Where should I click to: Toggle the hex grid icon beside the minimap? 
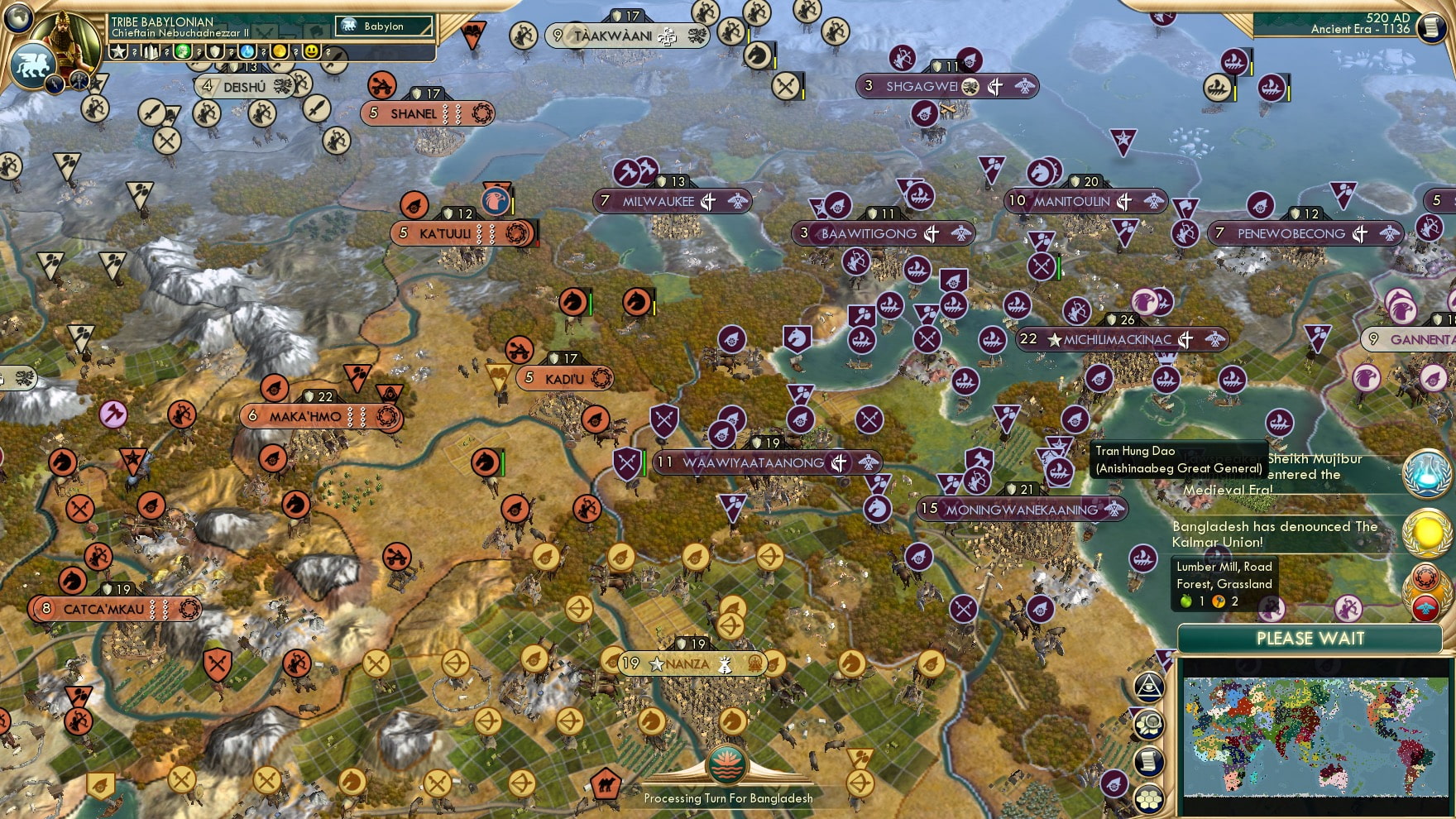[x=1149, y=799]
